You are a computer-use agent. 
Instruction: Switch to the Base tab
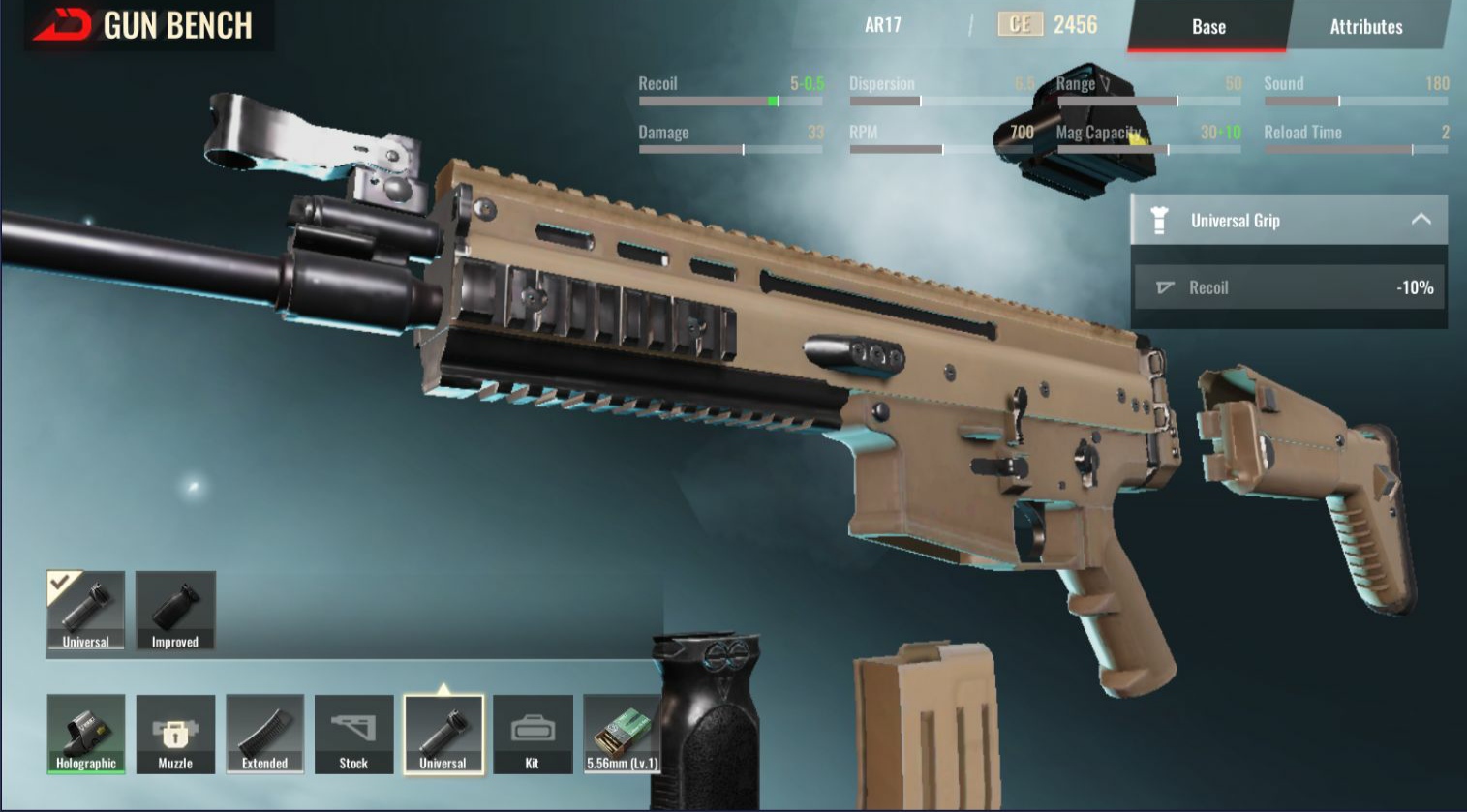(x=1207, y=27)
